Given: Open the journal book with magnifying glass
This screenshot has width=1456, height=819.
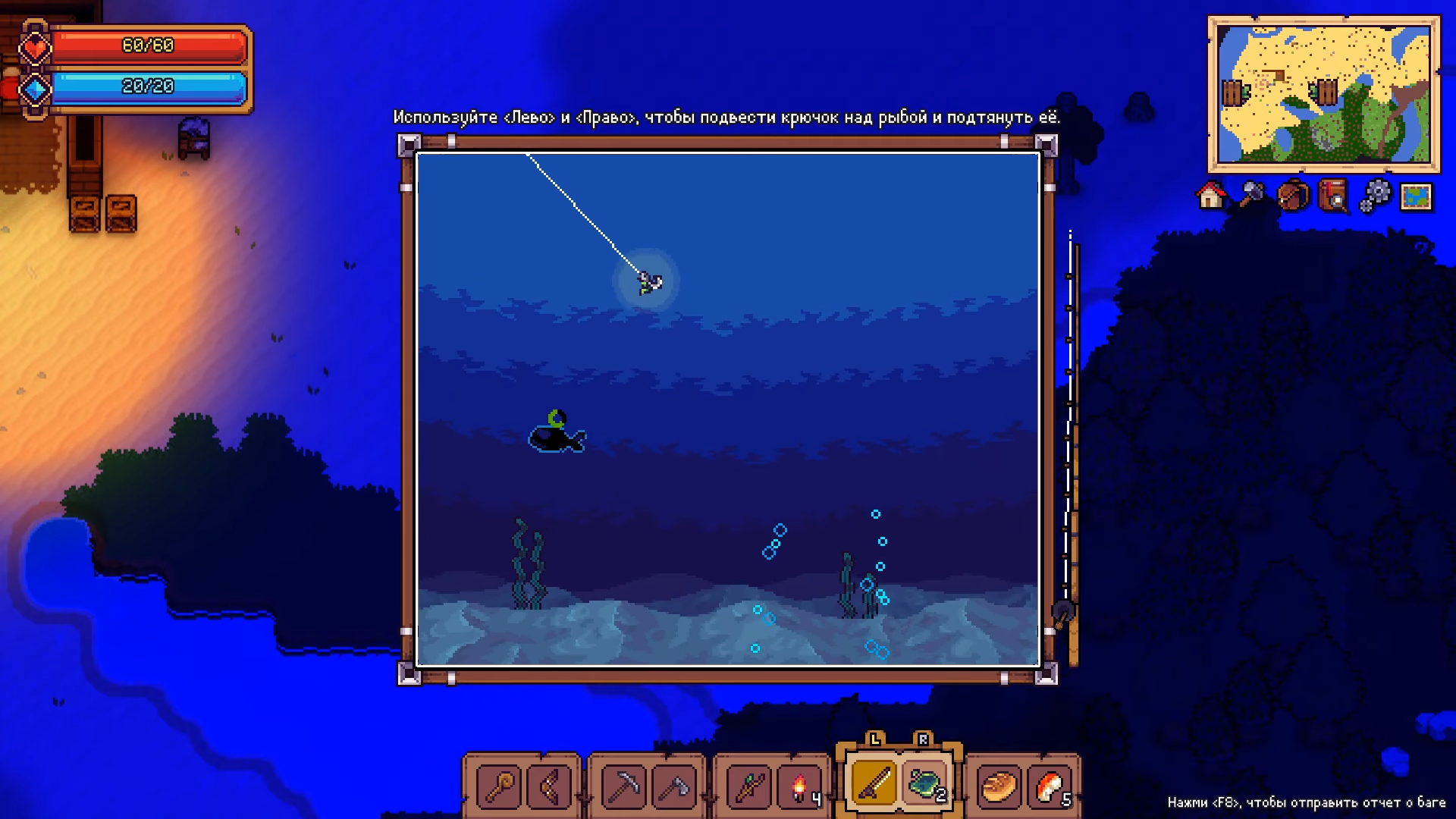Looking at the screenshot, I should (x=1334, y=196).
